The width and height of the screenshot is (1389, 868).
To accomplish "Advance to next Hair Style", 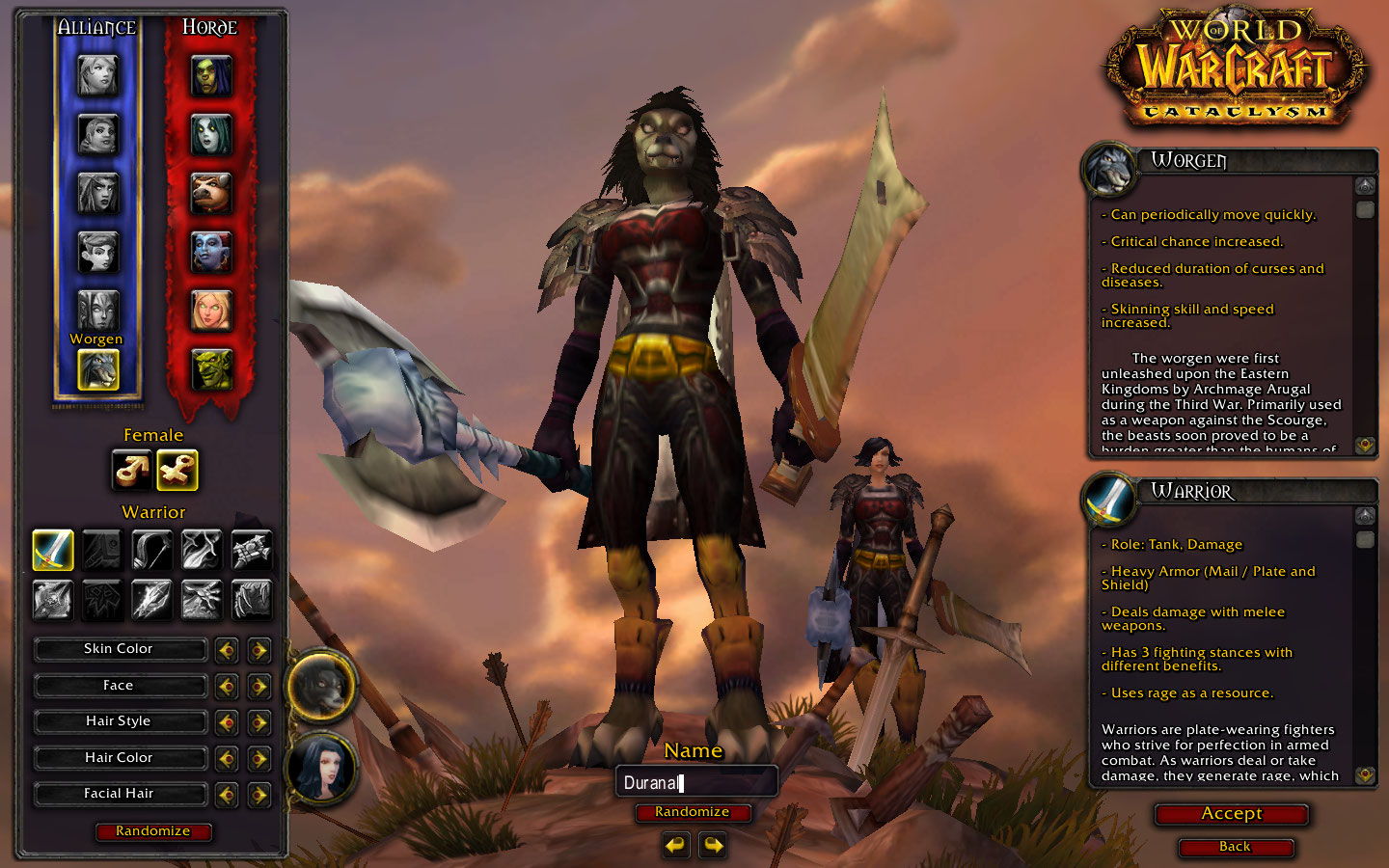I will 259,722.
